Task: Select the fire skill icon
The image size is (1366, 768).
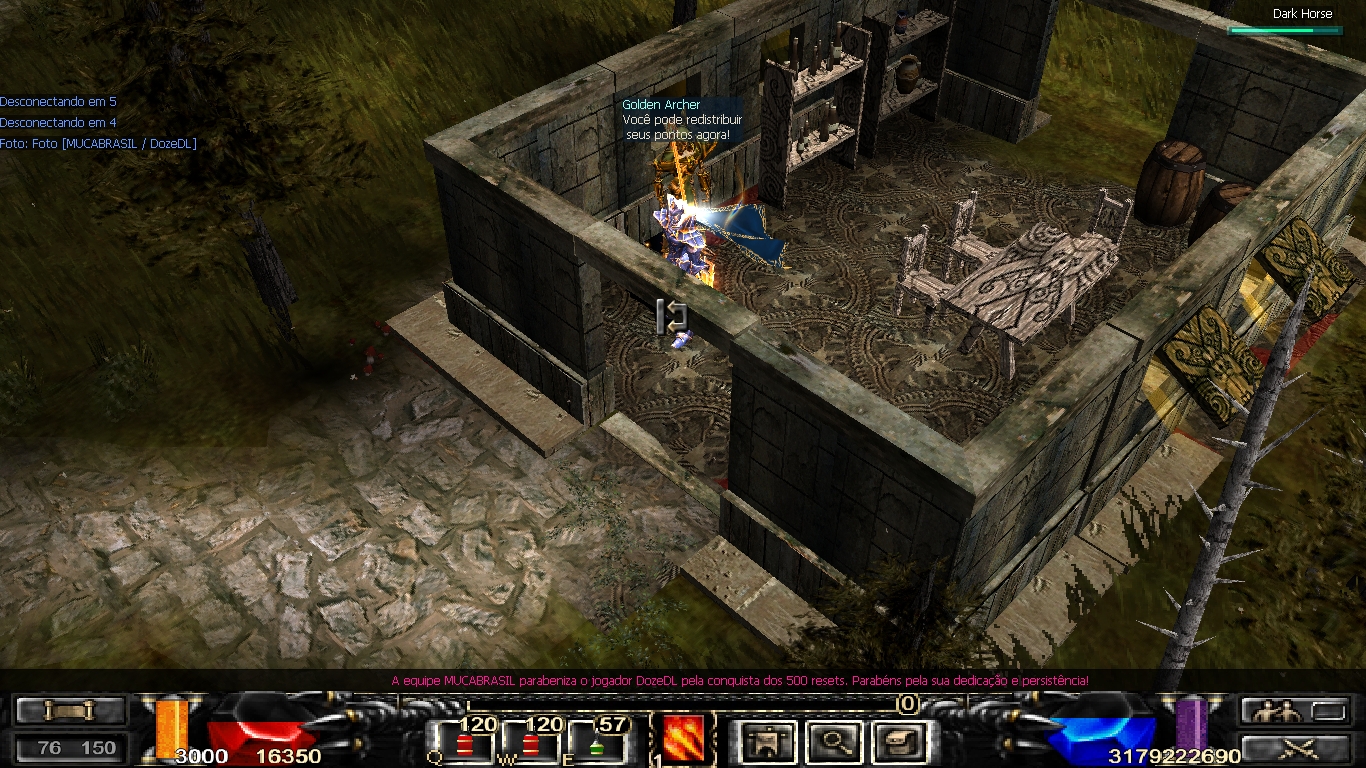Action: (x=683, y=740)
